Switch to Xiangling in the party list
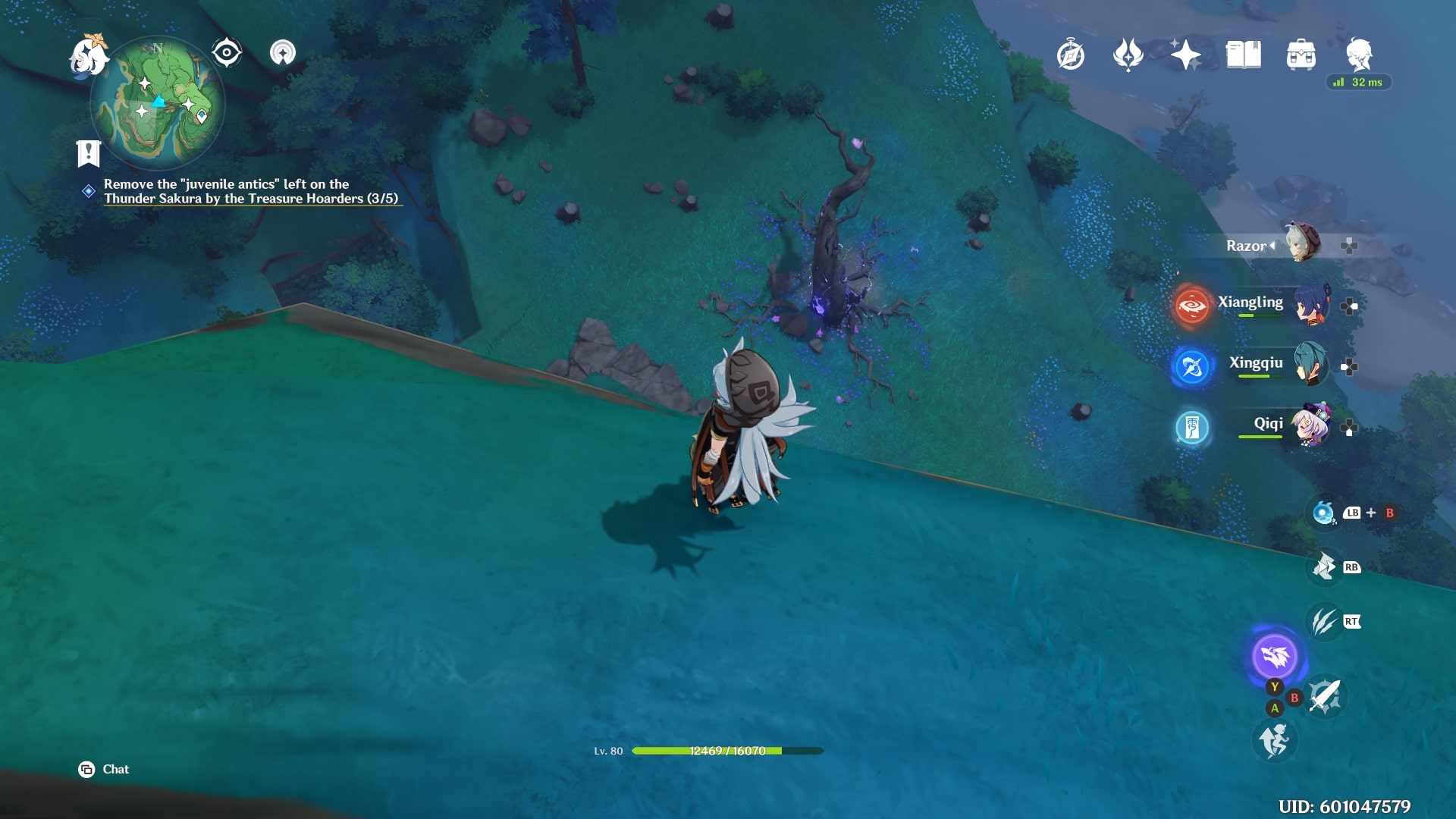This screenshot has height=819, width=1456. pos(1252,303)
